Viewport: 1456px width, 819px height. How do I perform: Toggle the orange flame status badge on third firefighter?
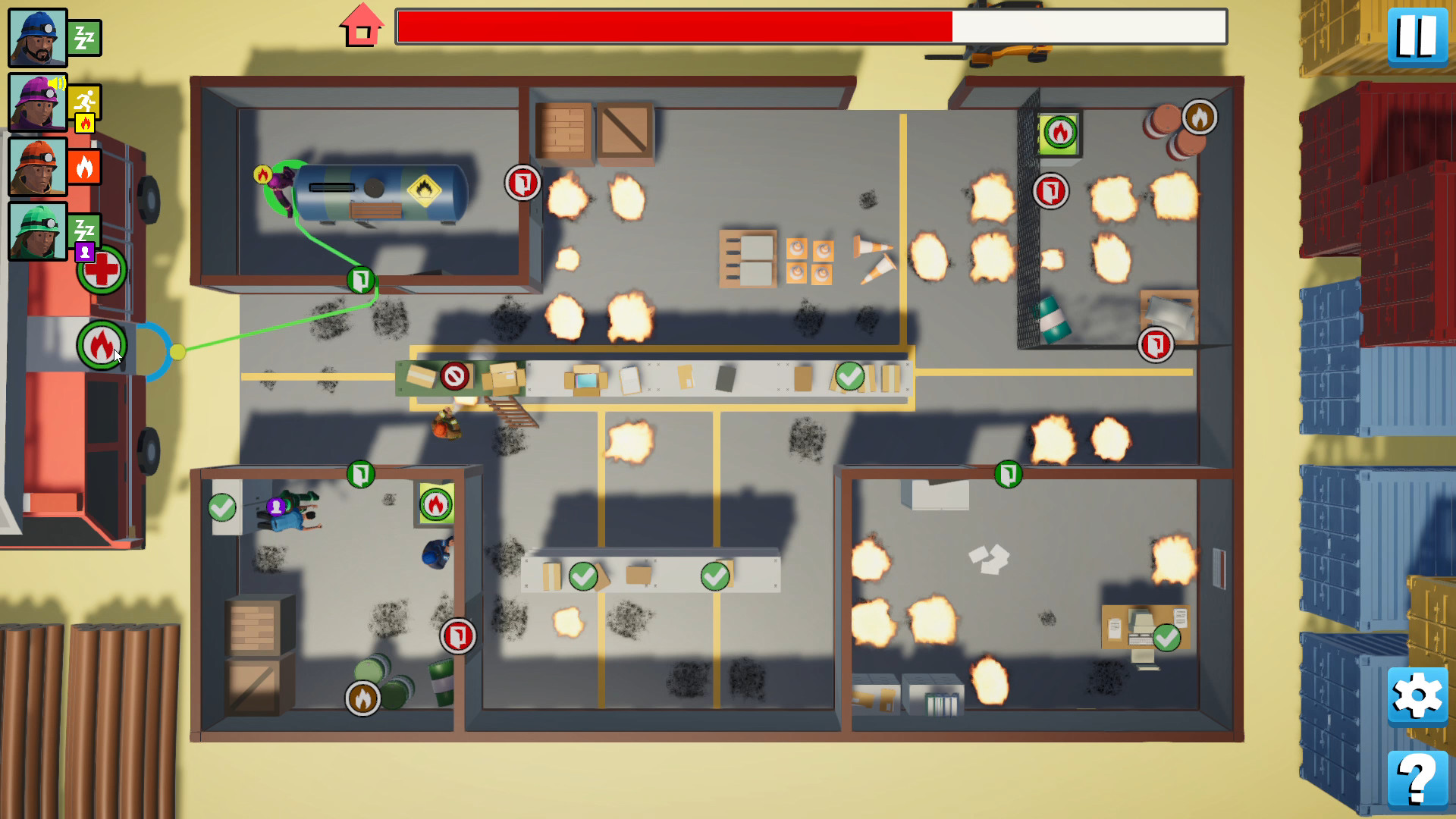85,166
